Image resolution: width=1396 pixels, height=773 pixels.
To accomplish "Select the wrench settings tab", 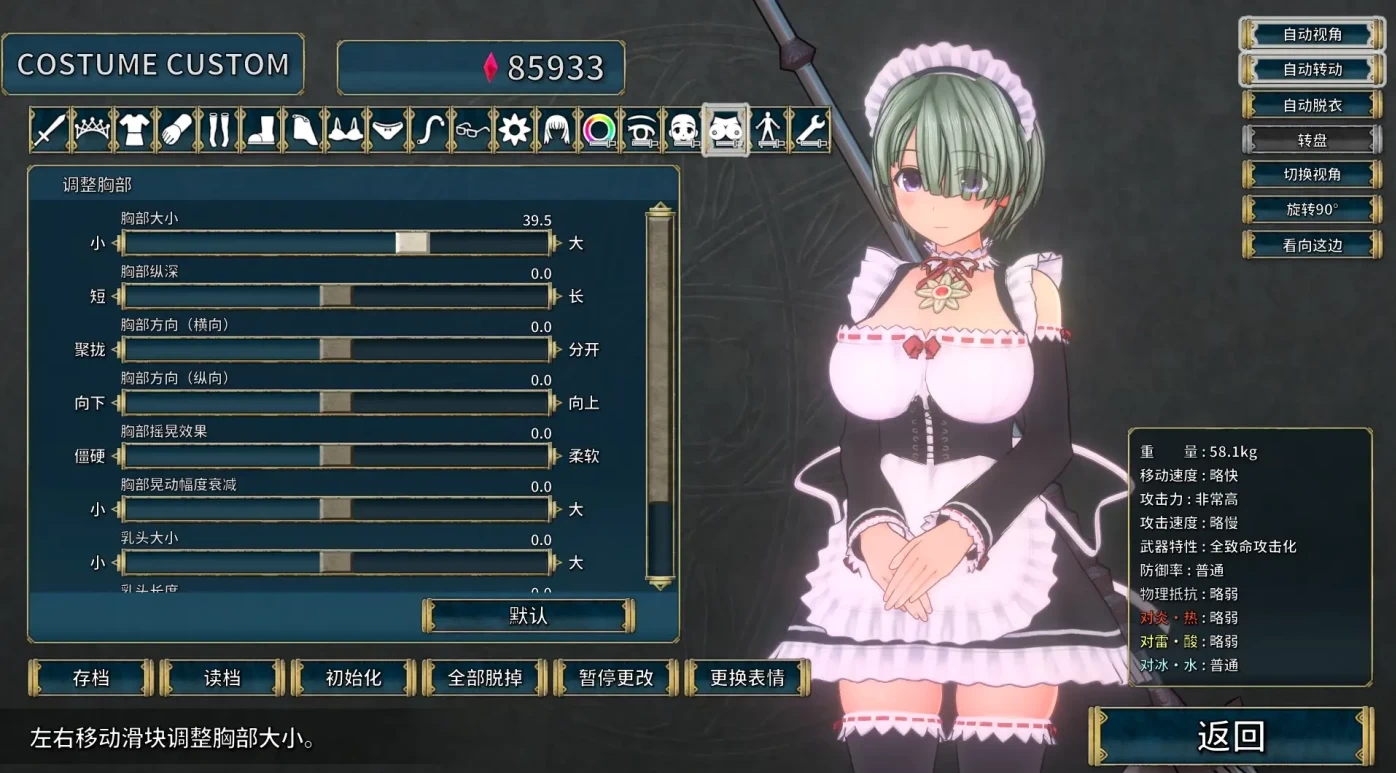I will click(x=810, y=130).
